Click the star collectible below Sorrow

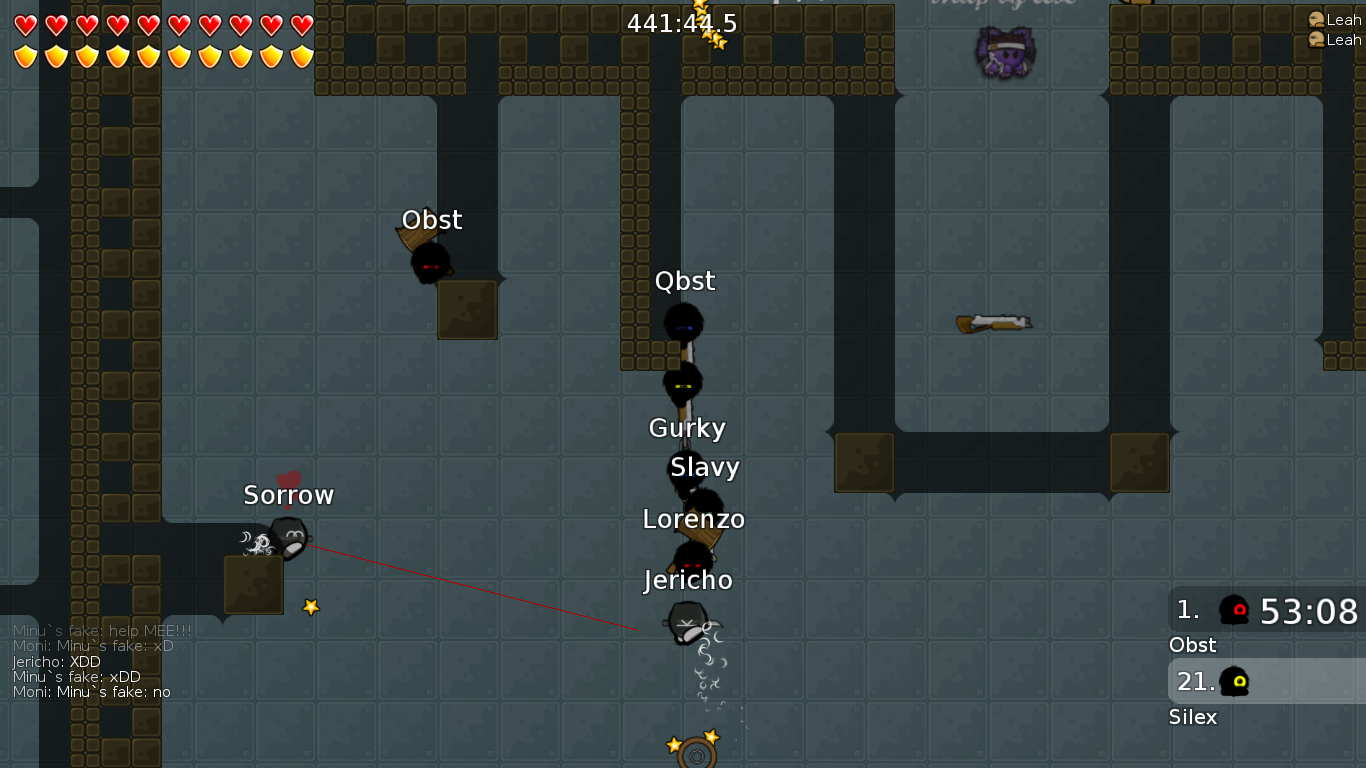click(x=310, y=605)
